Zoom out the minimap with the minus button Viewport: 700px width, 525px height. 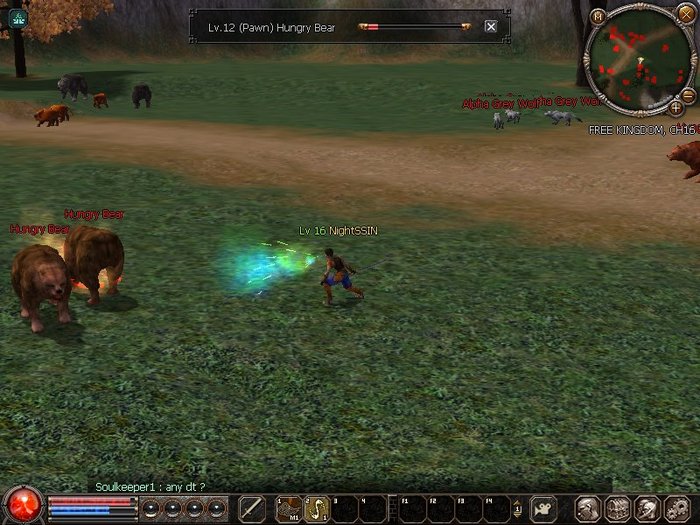[x=688, y=94]
